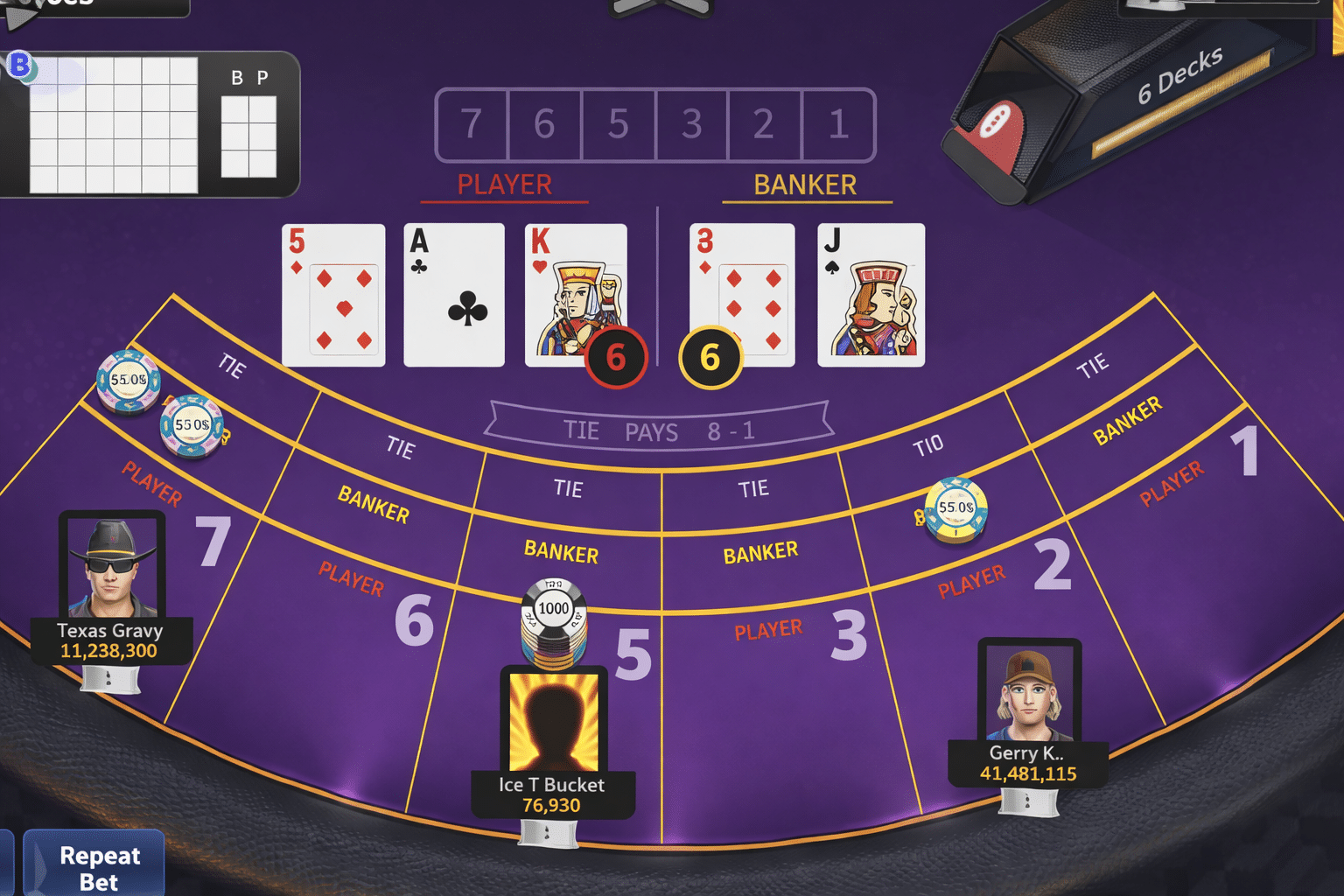Click the gold 6 Banker score badge
The image size is (1344, 896).
[710, 356]
